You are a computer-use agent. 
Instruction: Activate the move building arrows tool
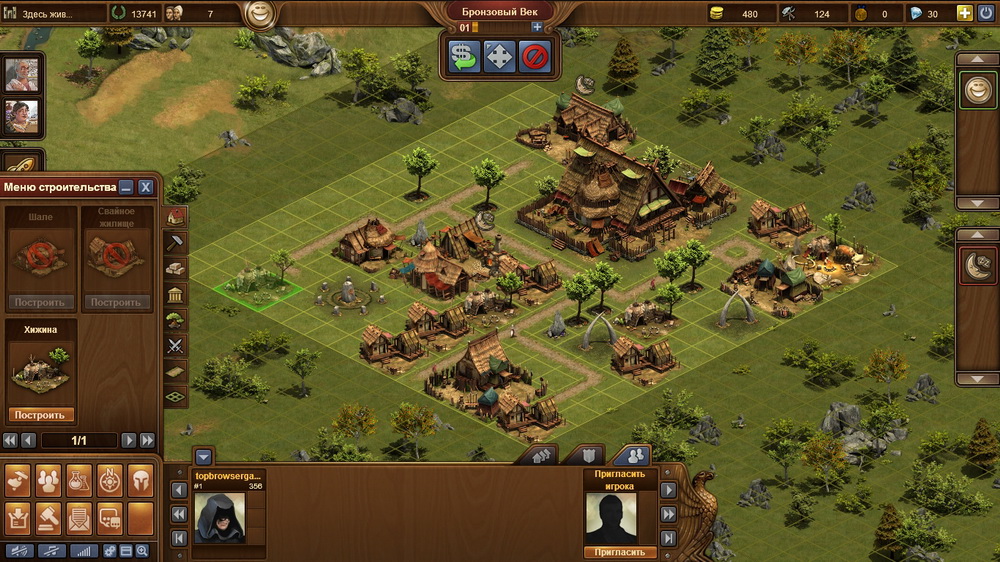(499, 56)
